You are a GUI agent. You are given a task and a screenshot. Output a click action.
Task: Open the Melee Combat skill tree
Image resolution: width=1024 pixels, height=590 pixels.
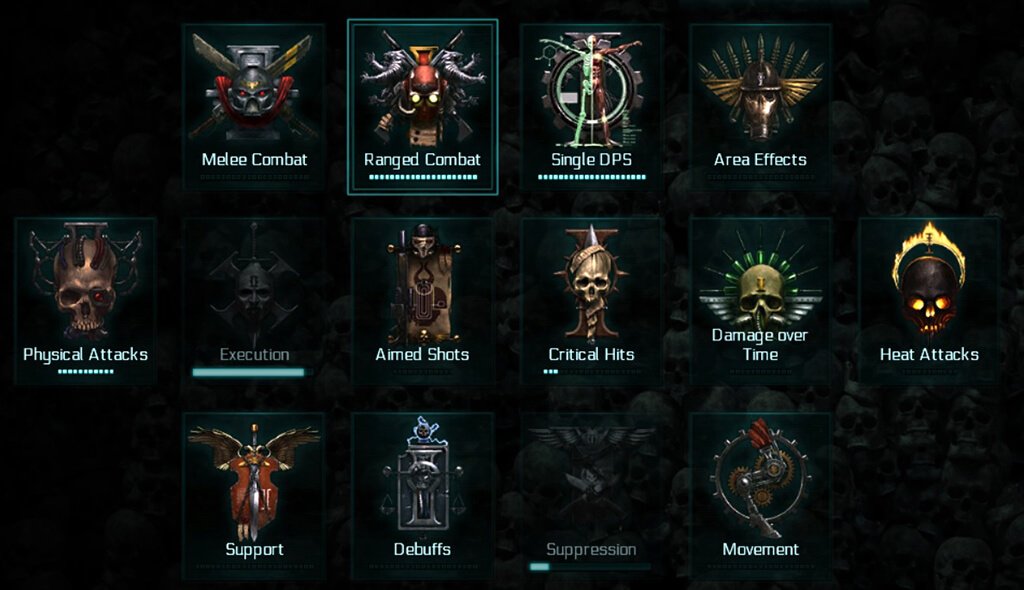tap(254, 105)
